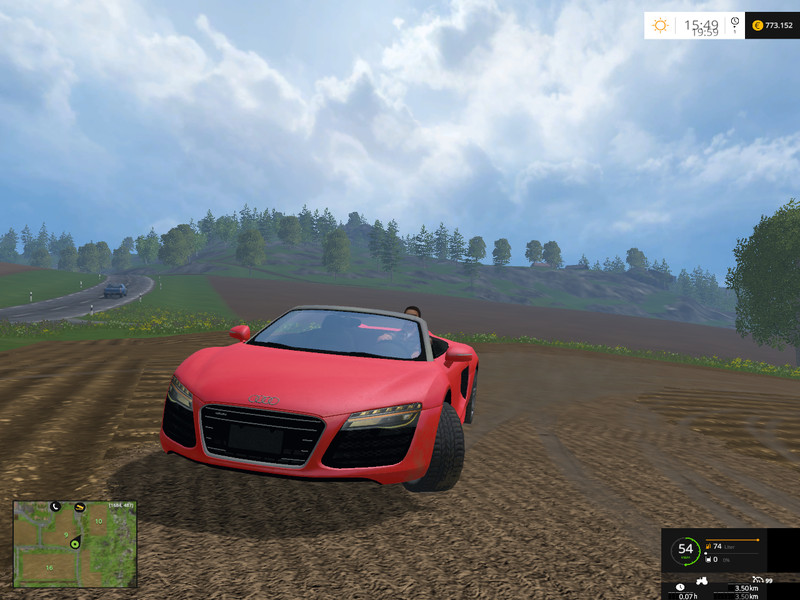Select field 16 on the minimap
Screen dimensions: 800x600
coord(47,567)
